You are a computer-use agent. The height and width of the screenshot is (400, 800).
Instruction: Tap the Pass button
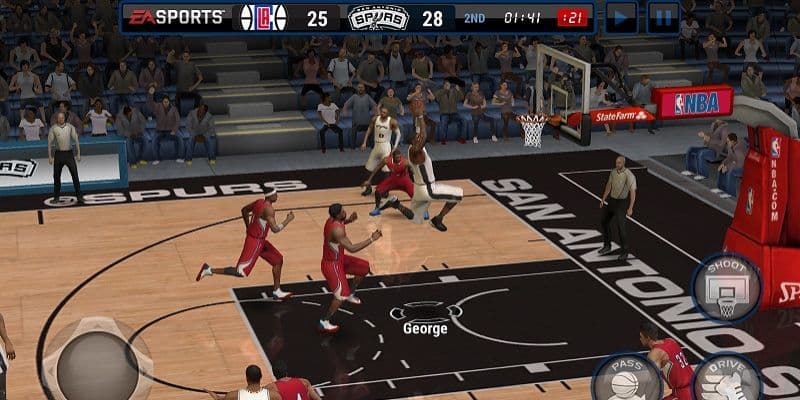(628, 378)
